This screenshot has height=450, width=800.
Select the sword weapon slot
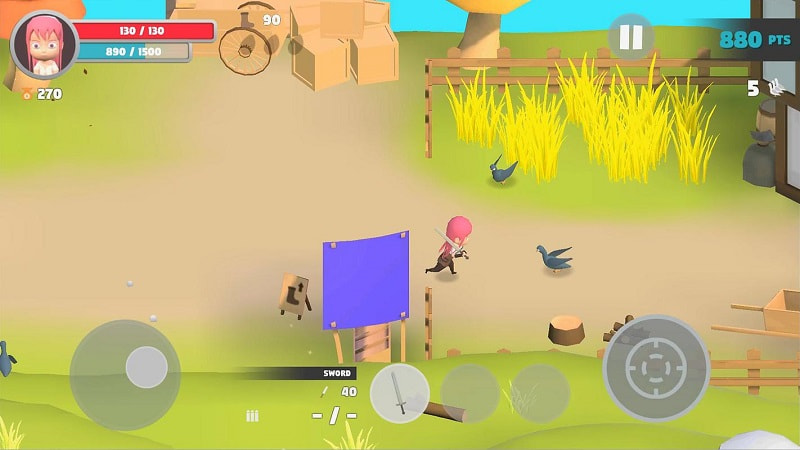pyautogui.click(x=399, y=393)
